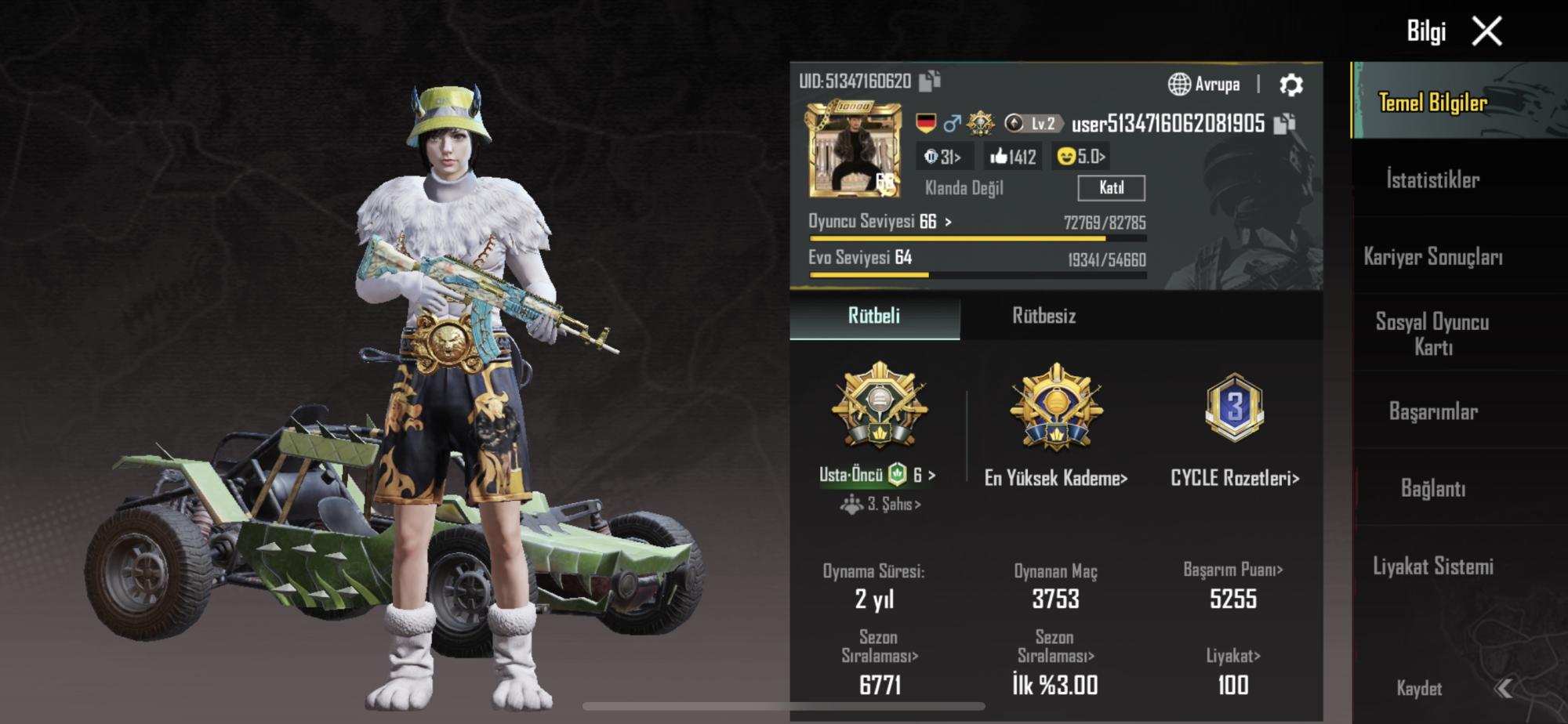Click the popularity icon showing 31

931,157
